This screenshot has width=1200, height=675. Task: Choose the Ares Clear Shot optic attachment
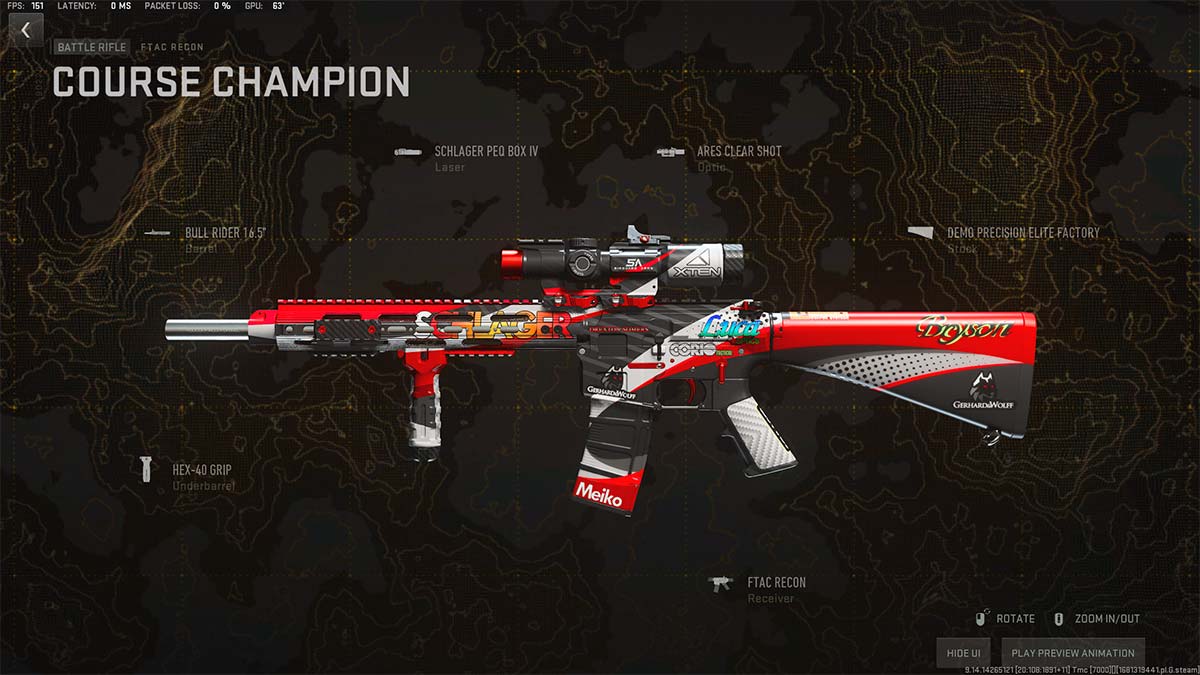point(739,152)
